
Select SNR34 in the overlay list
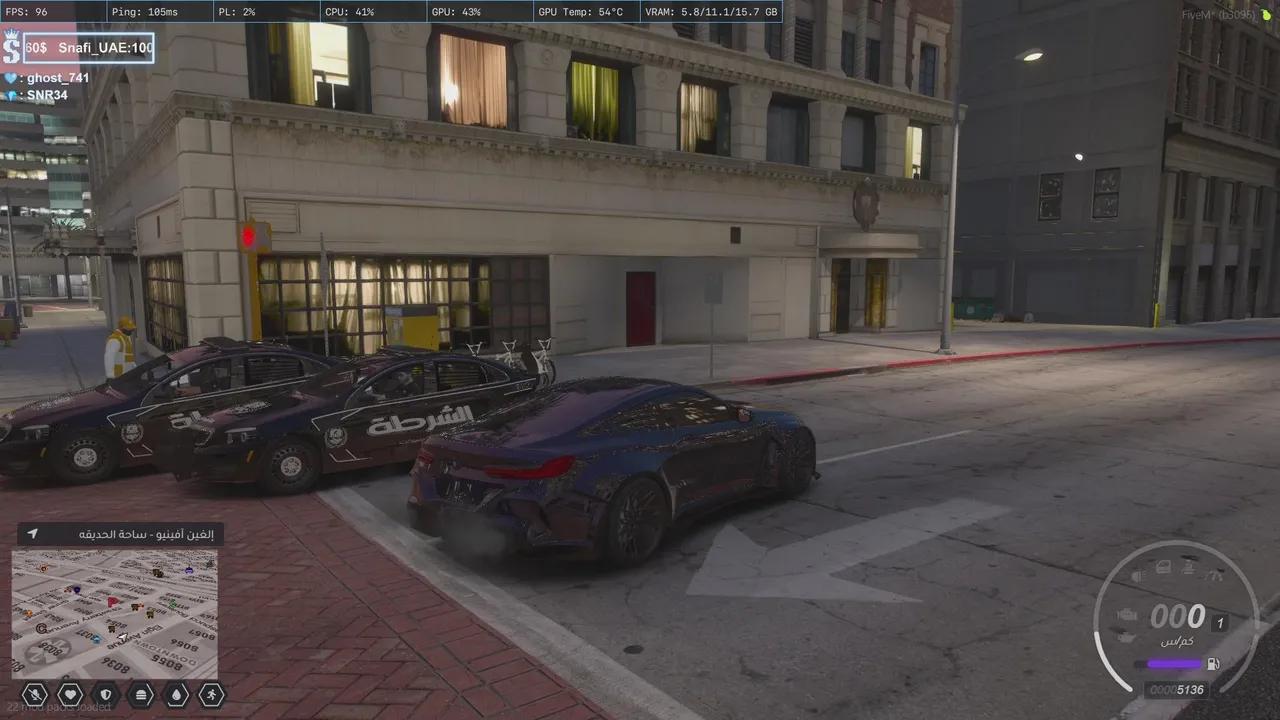click(45, 94)
